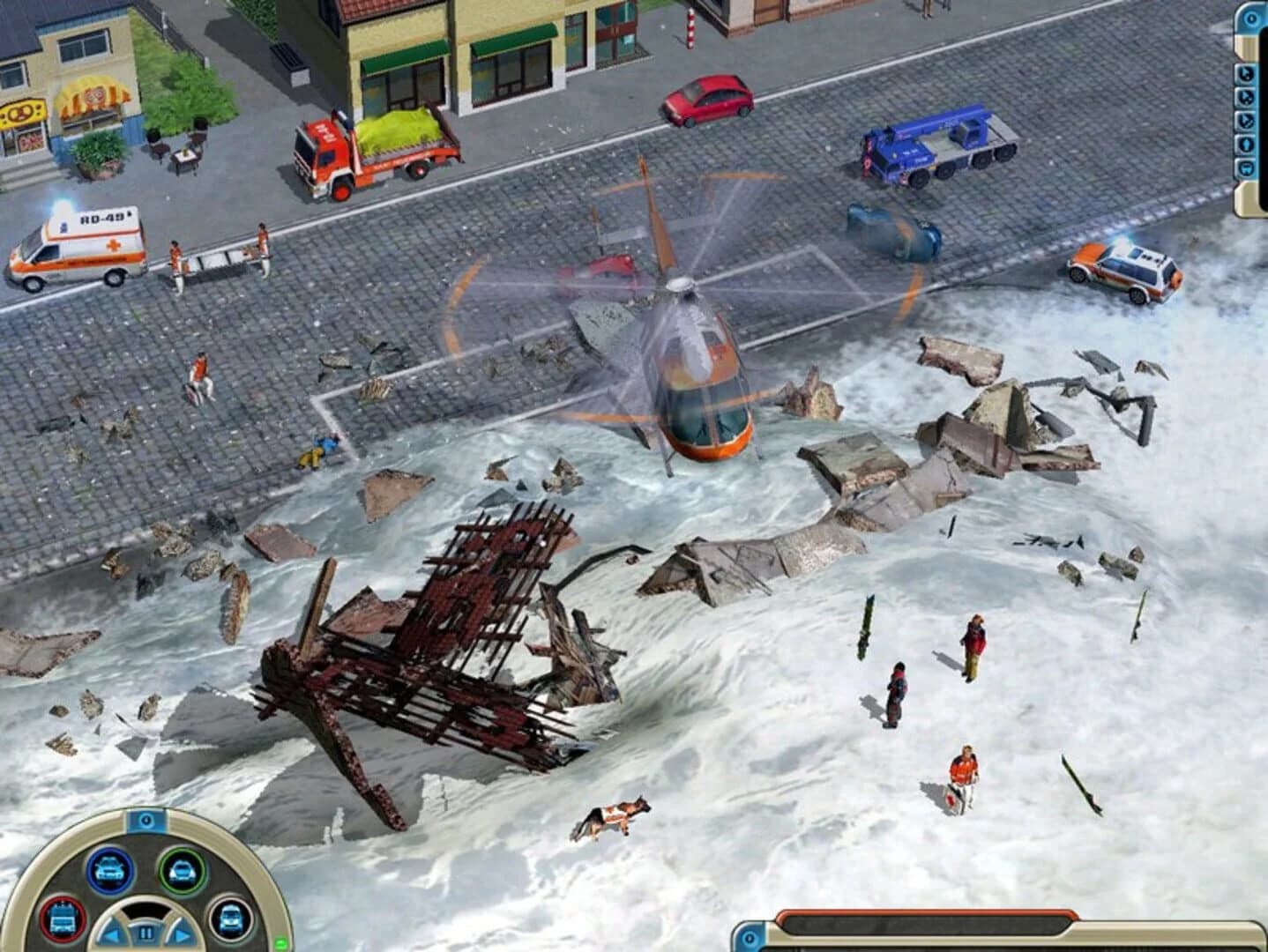
Task: Select the fire department units icon
Action: (61, 918)
